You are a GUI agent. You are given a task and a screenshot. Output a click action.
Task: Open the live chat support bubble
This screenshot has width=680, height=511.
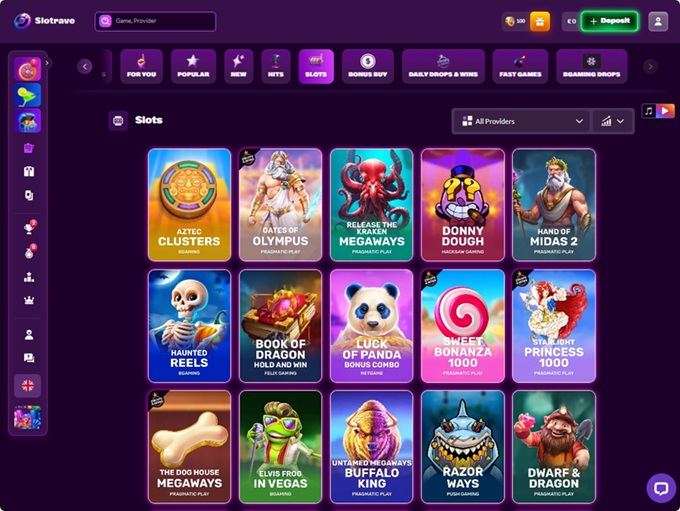(x=660, y=488)
